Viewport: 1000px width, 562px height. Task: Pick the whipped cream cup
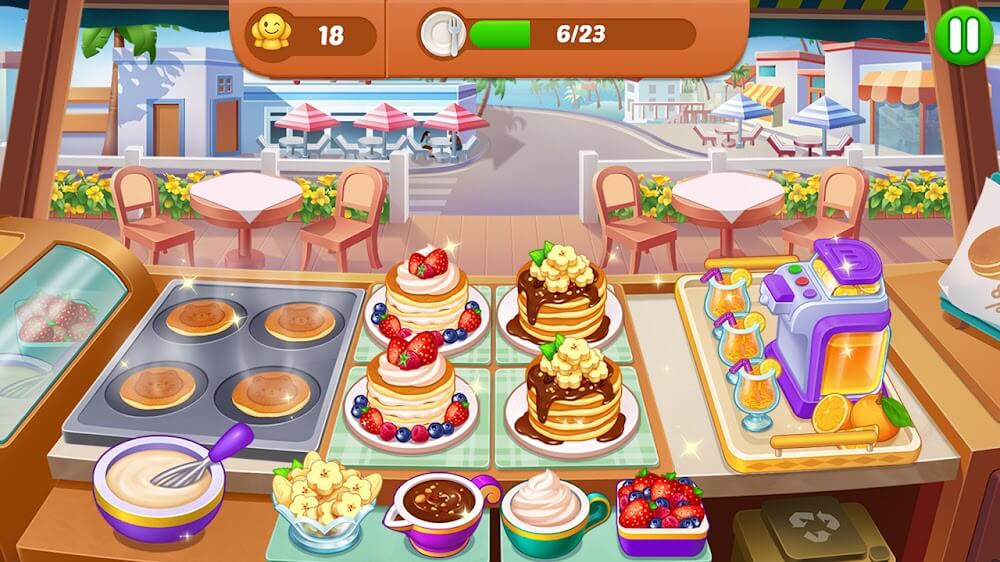(549, 508)
